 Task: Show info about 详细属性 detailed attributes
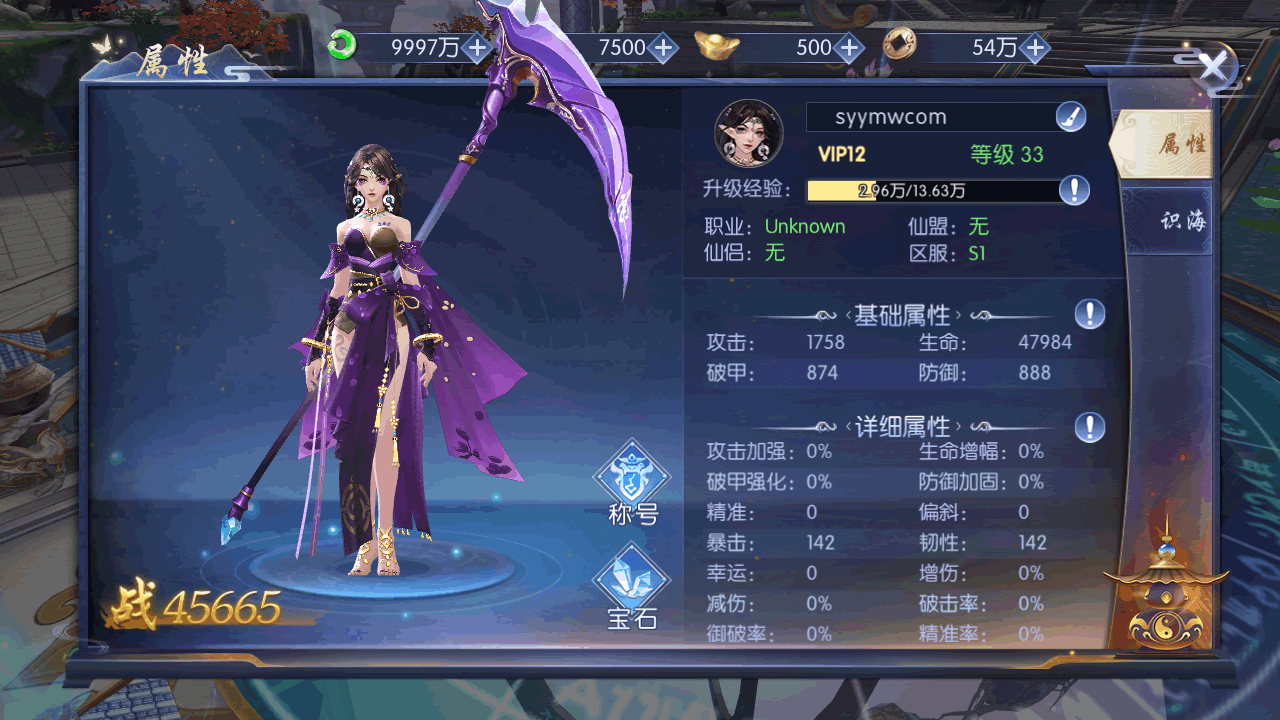tap(1090, 428)
